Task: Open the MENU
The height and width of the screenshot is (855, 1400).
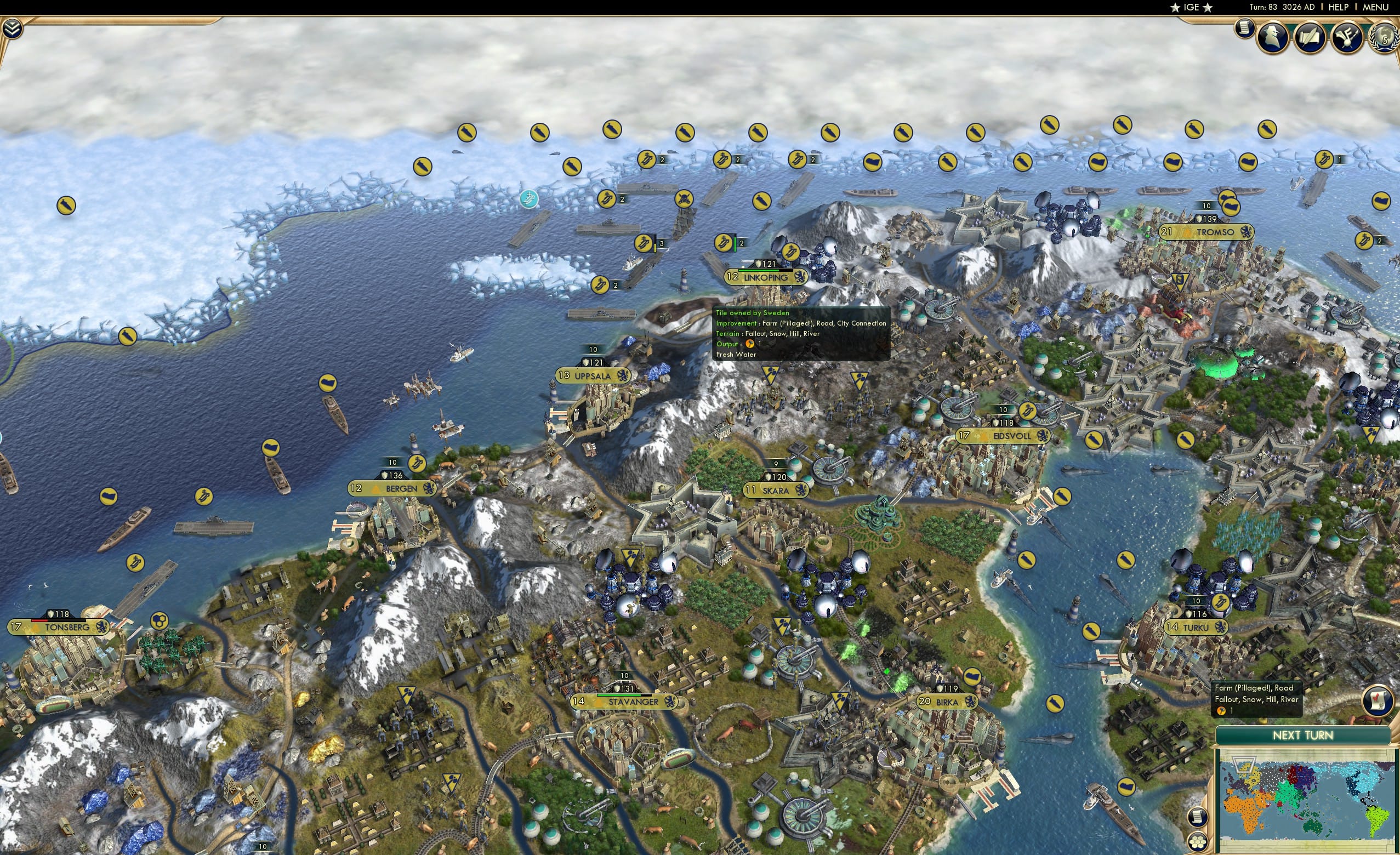Action: pos(1375,7)
